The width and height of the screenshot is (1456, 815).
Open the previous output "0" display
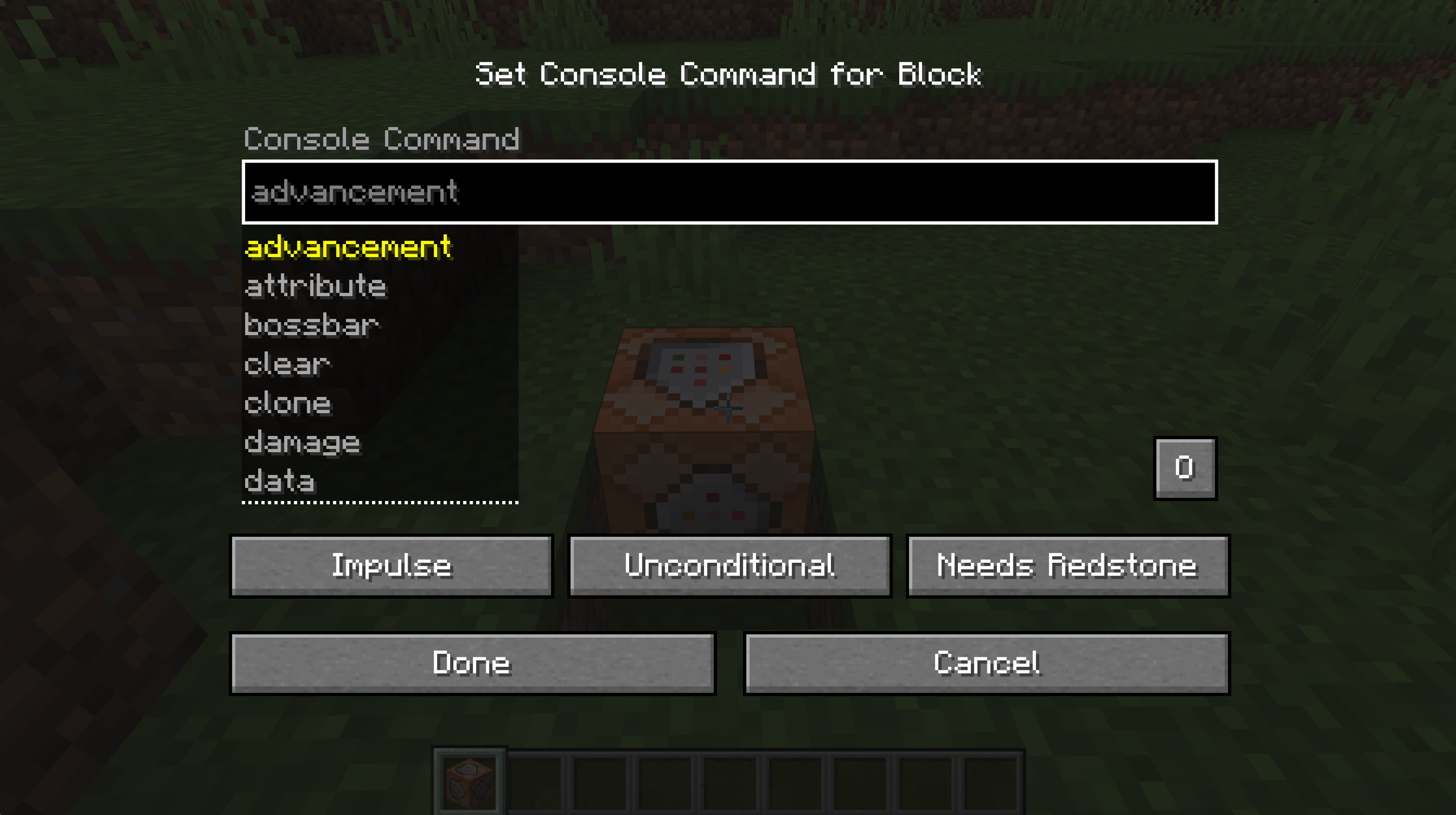point(1185,468)
